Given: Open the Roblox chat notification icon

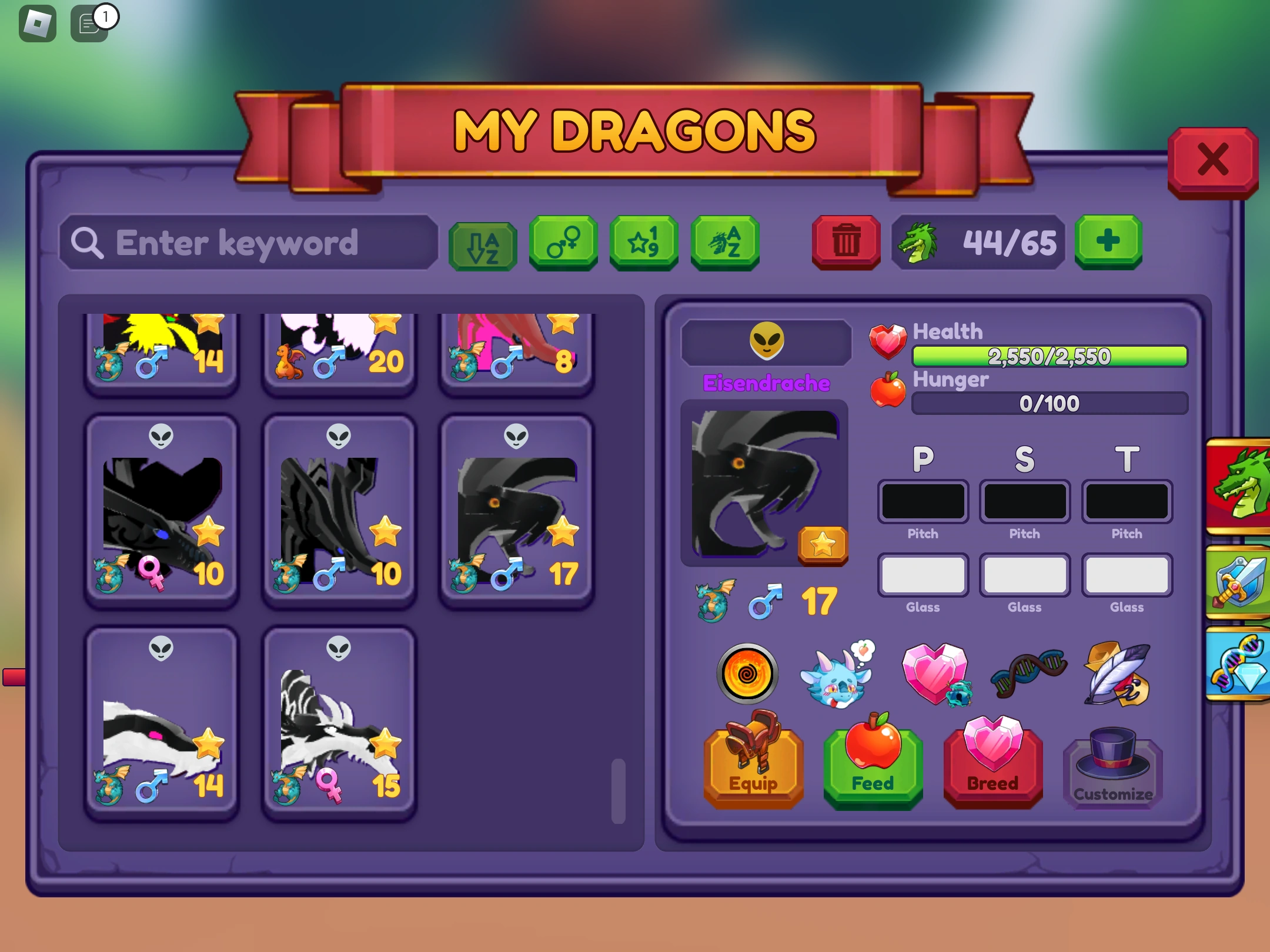Looking at the screenshot, I should pos(88,22).
